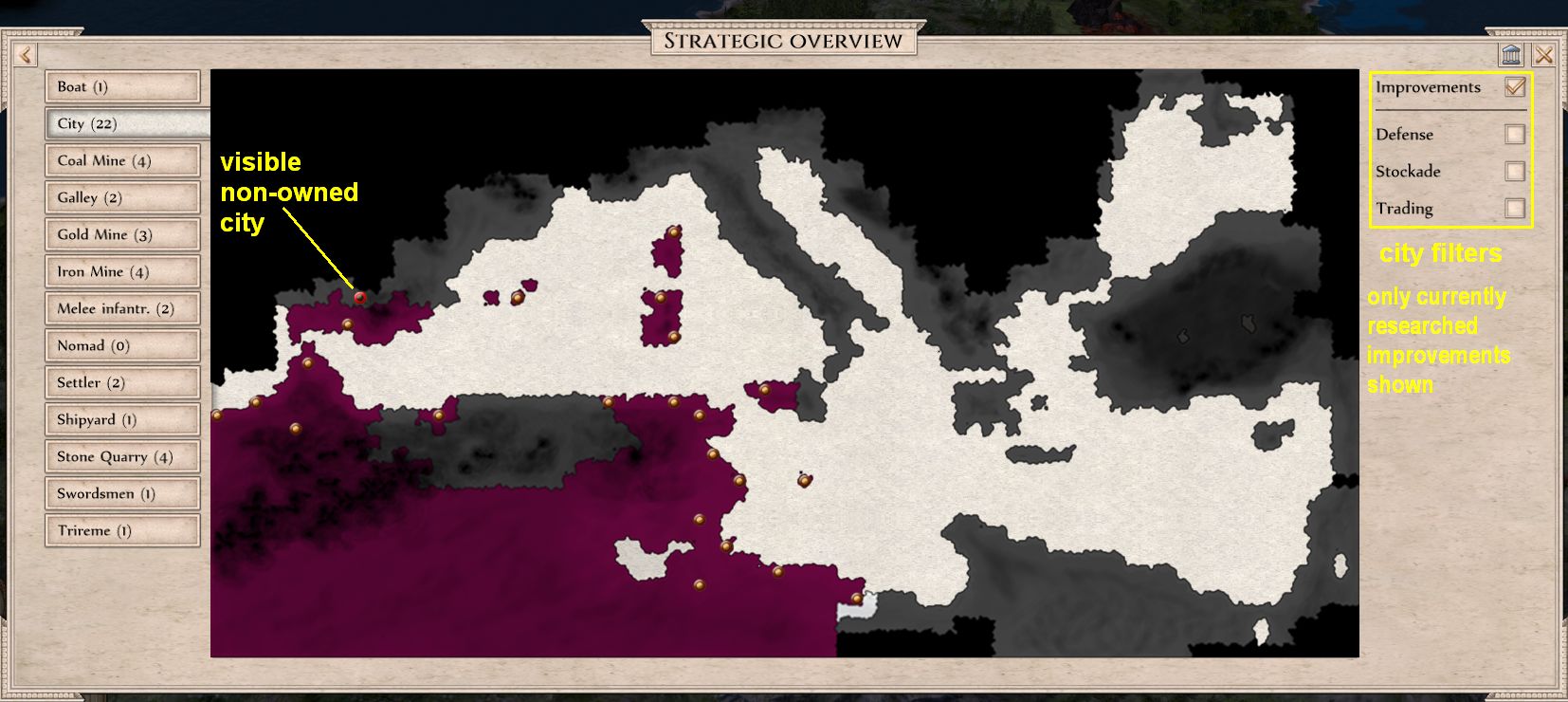This screenshot has height=702, width=1568.
Task: Click the Swordsmen (1) list entry
Action: (123, 493)
